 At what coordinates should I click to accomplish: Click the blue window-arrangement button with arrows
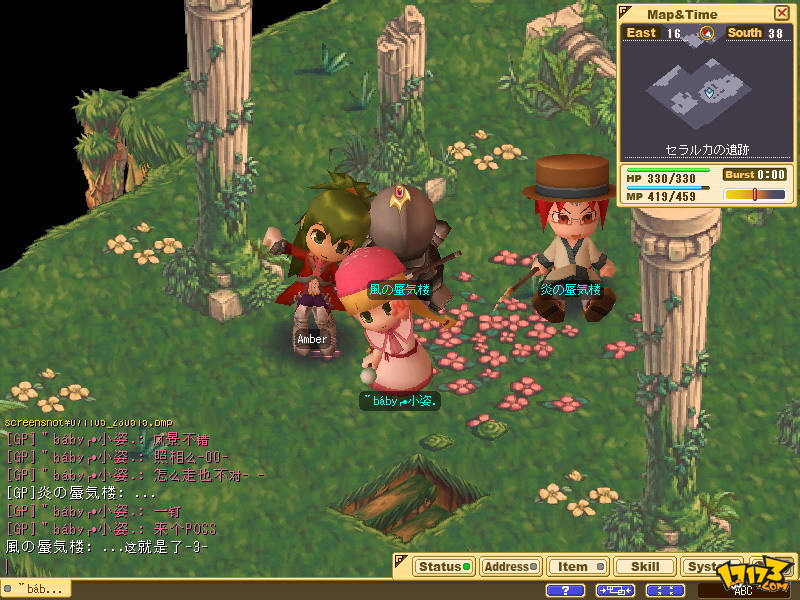pyautogui.click(x=616, y=591)
